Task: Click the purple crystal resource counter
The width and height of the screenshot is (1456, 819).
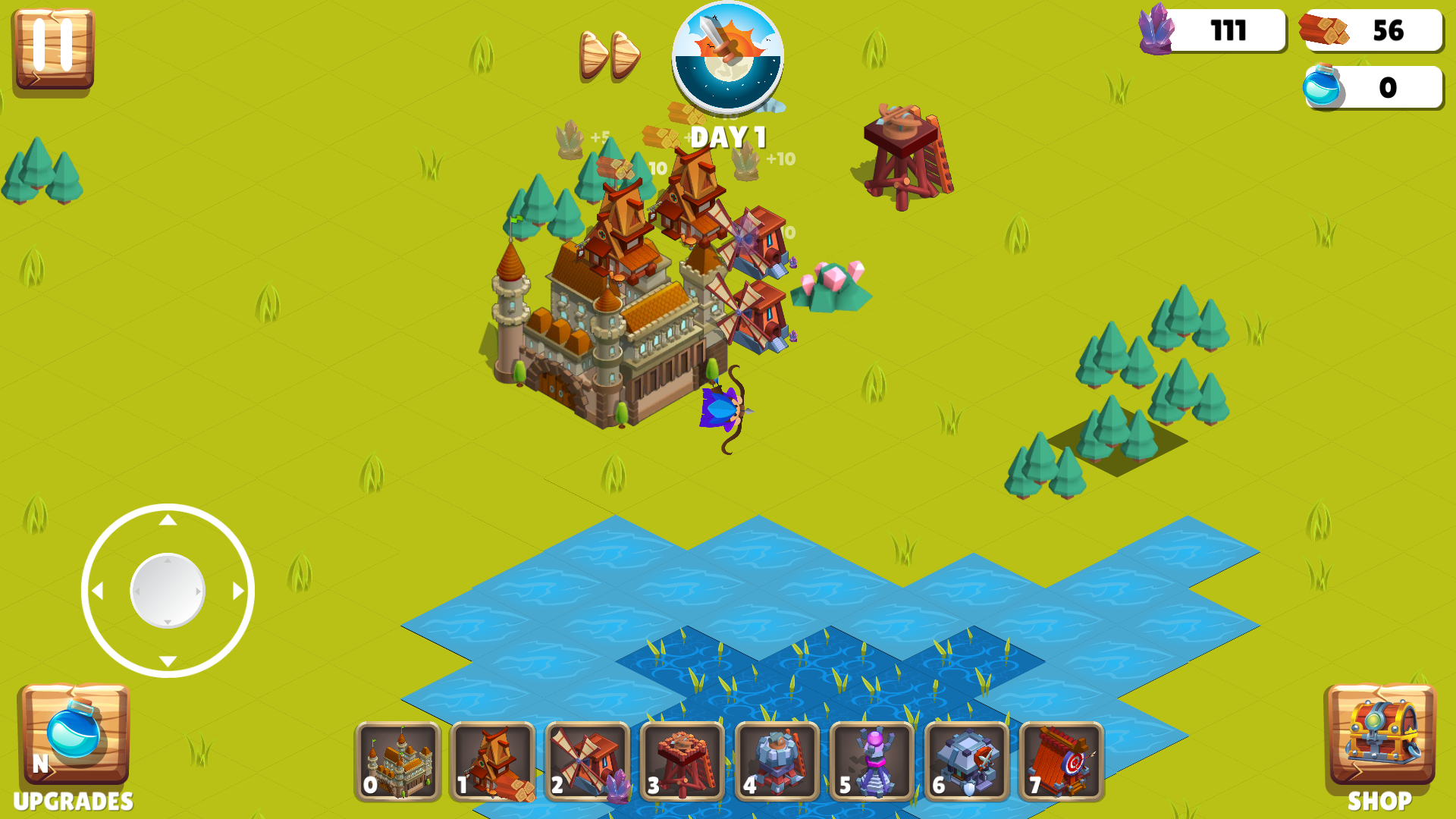Action: click(1213, 32)
